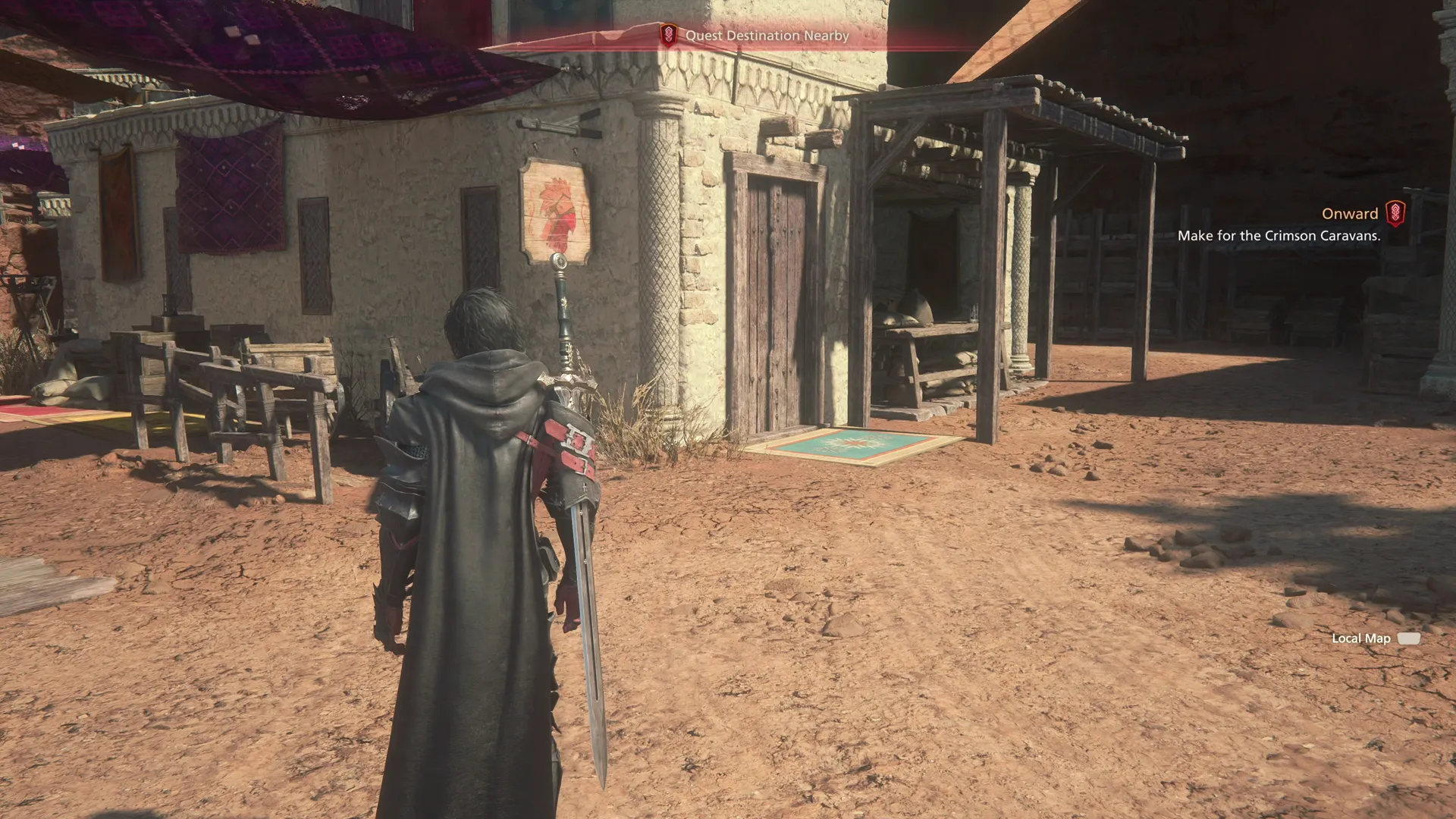
Task: Click the Quest Destination Nearby banner
Action: pyautogui.click(x=766, y=36)
